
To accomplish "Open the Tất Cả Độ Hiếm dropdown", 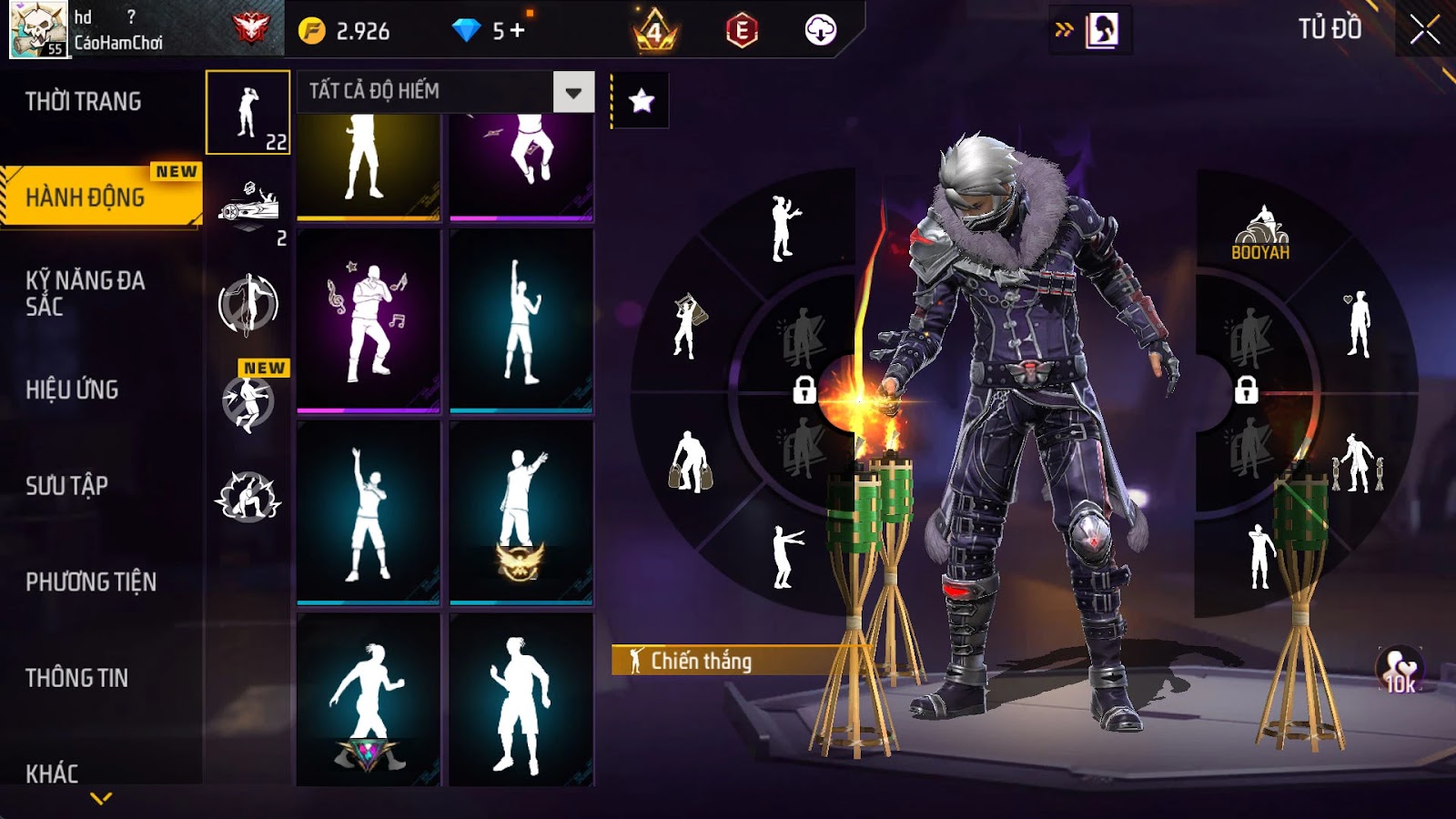I will tap(573, 92).
